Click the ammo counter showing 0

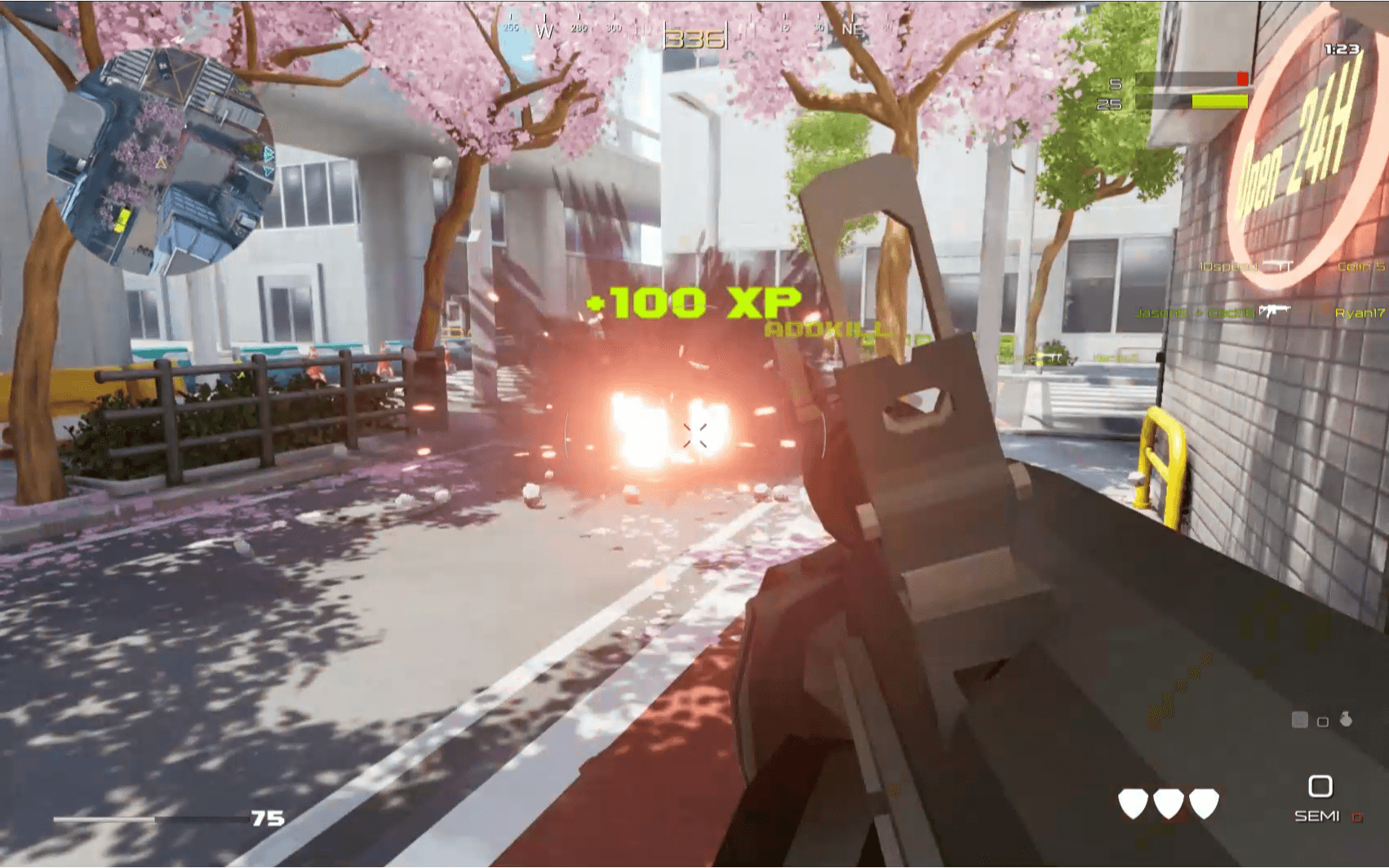[x=1320, y=786]
